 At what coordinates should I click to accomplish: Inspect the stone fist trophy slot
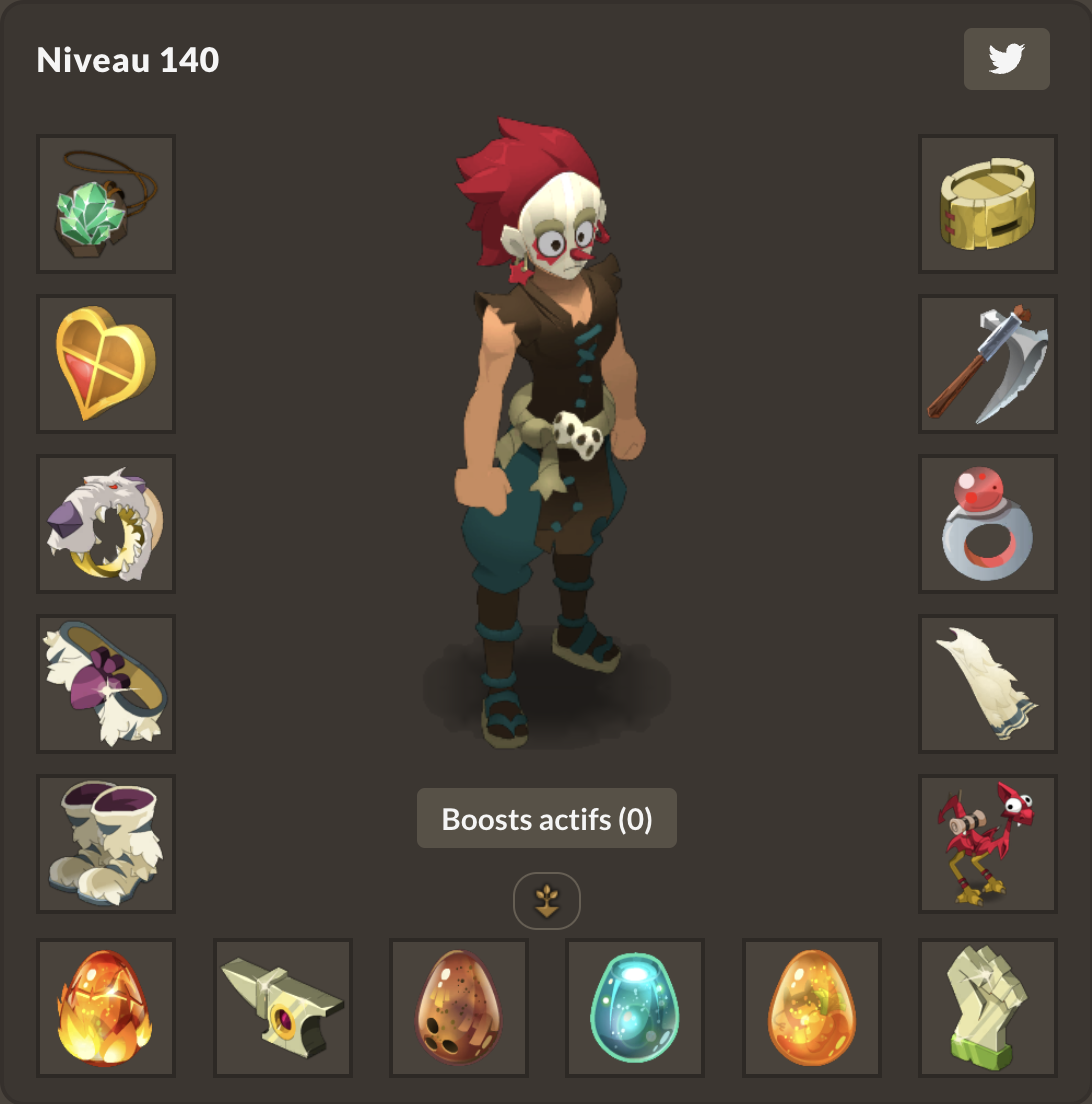988,1008
